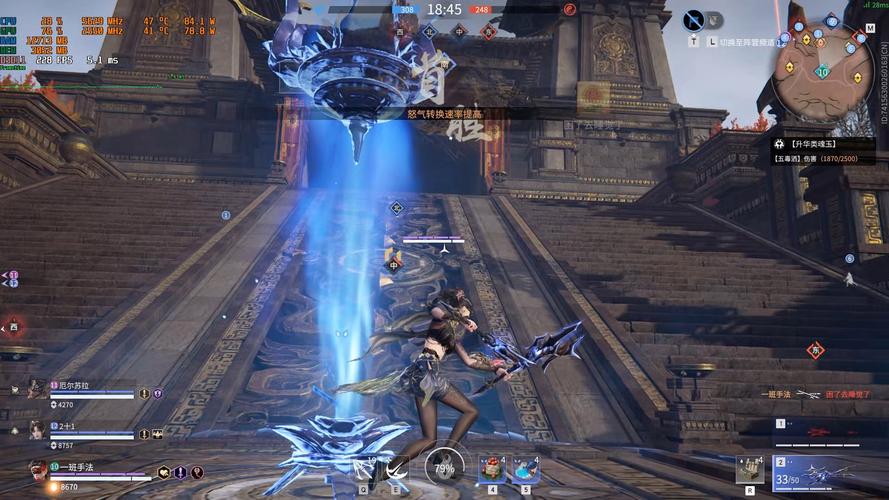Viewport: 889px width, 500px height.
Task: Select own player portrait 一班手法
Action: click(39, 471)
